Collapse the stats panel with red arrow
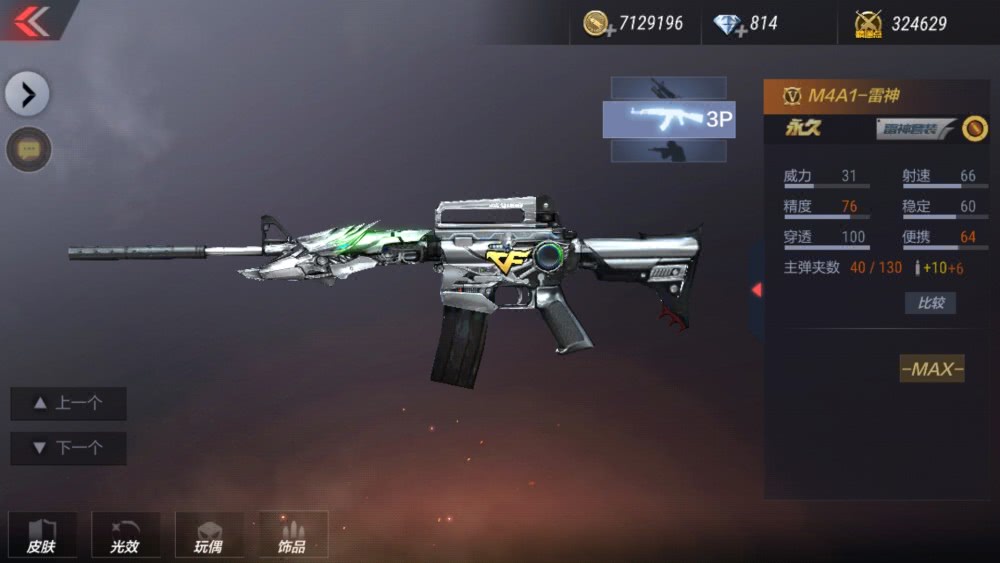This screenshot has height=563, width=1000. click(757, 290)
